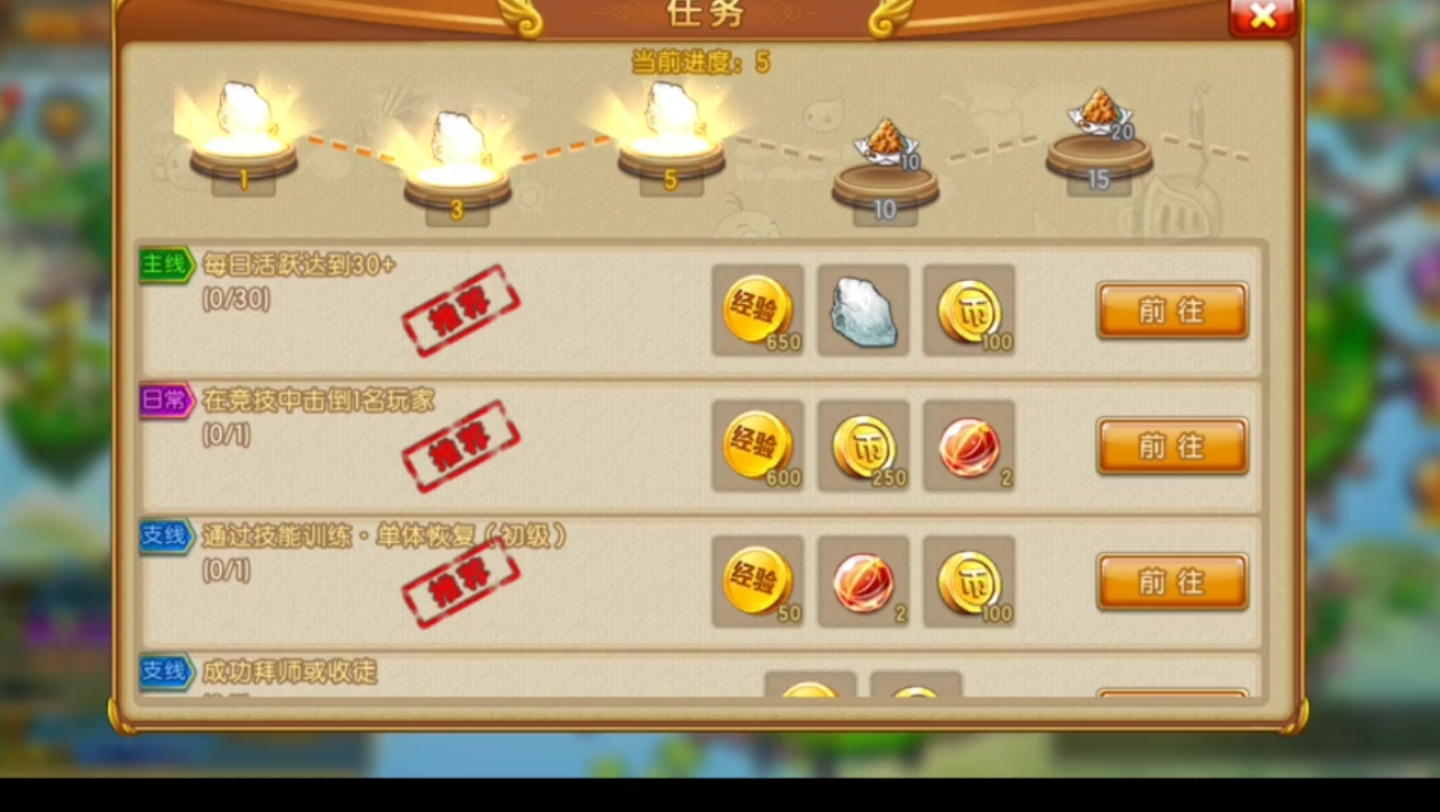Claim the progress 3 milestone reward

click(x=457, y=155)
